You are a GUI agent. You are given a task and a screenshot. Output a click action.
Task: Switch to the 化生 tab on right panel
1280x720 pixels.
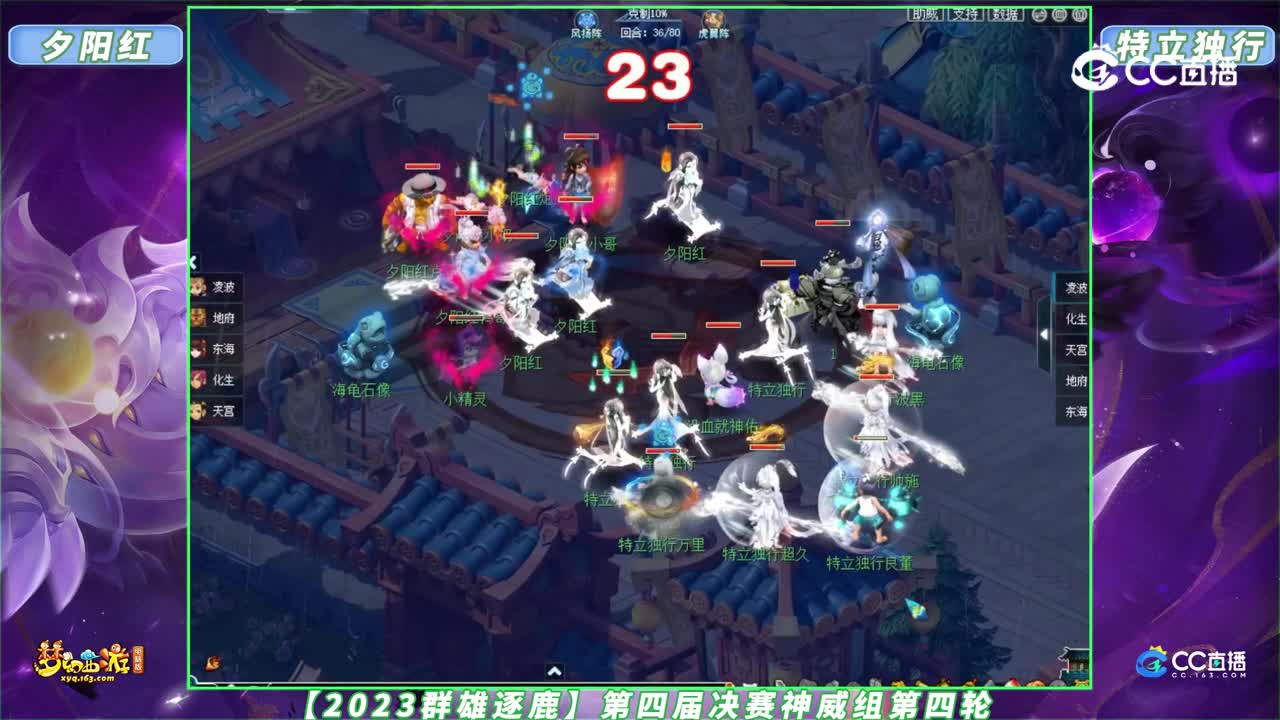pos(1076,318)
